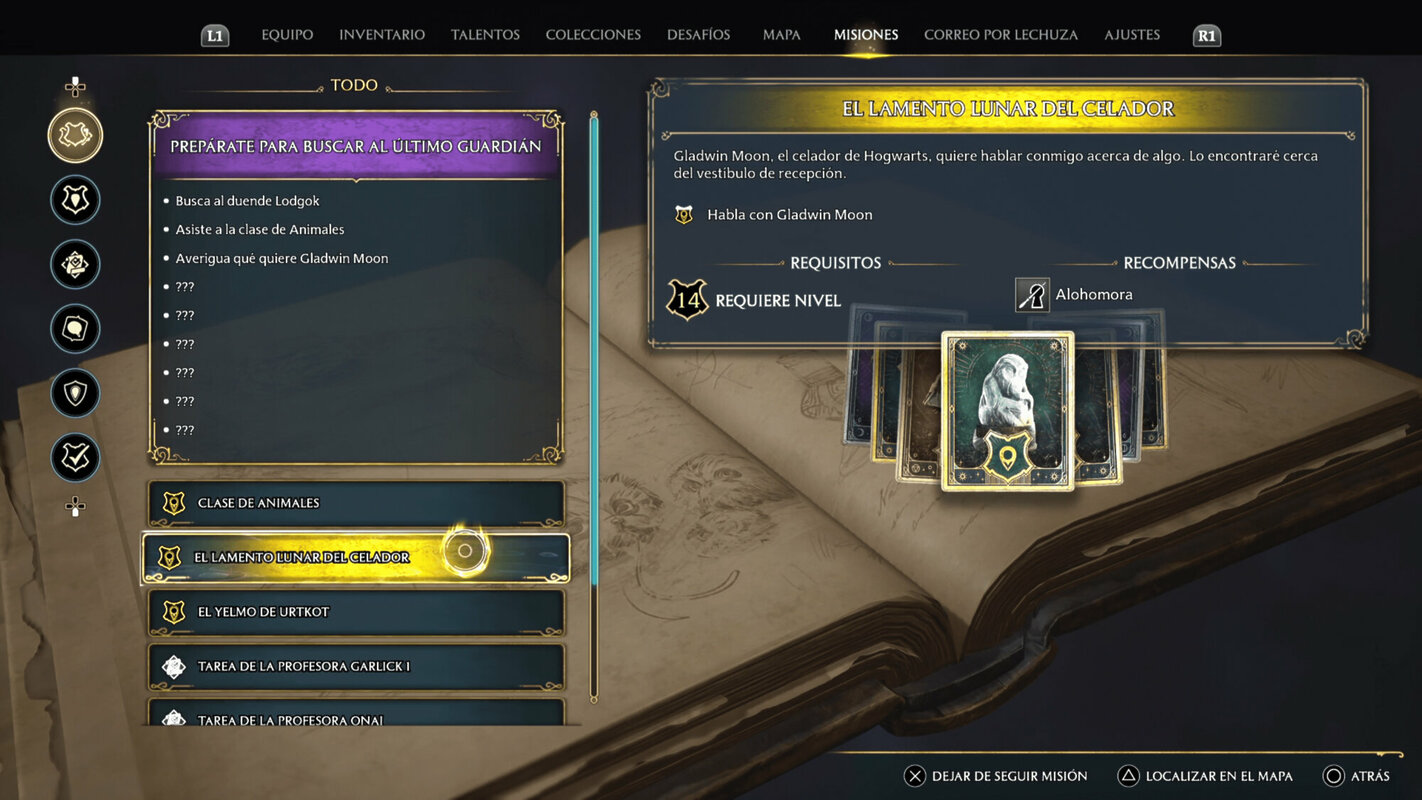The width and height of the screenshot is (1422, 800).
Task: Toggle quest tracking via the glowing circle marker
Action: [463, 551]
